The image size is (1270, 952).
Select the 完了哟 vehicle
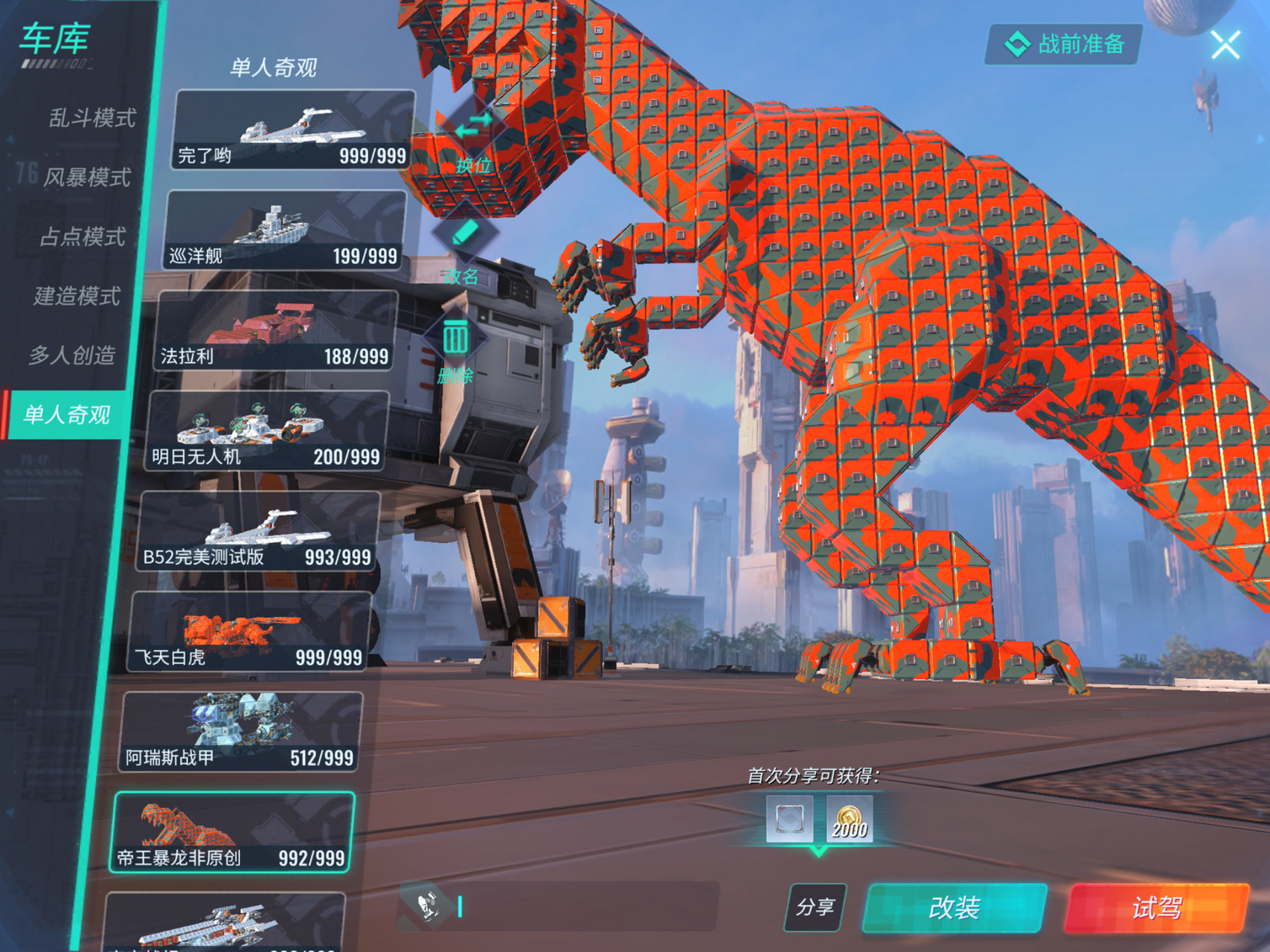click(293, 130)
